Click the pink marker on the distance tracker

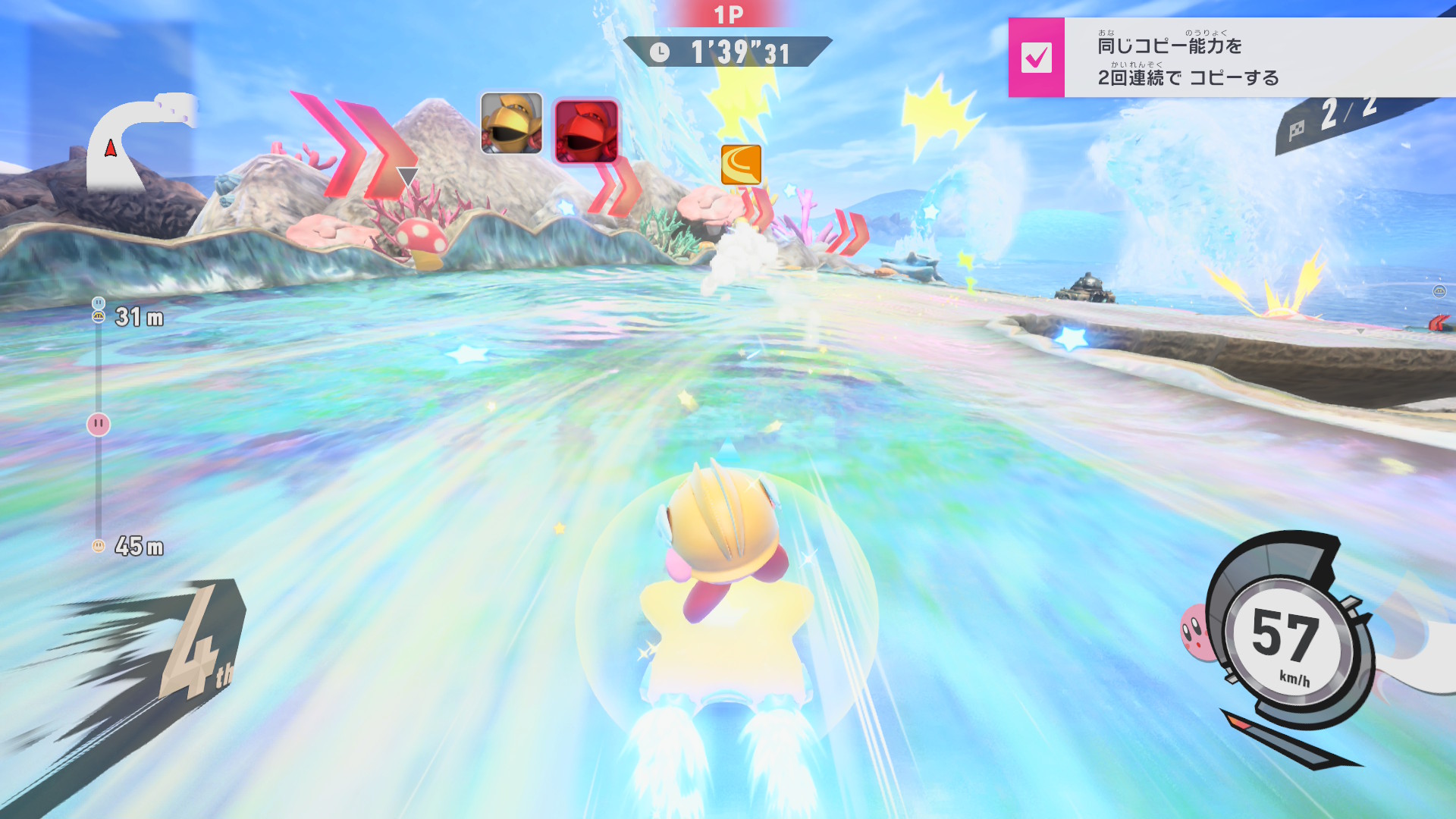99,424
